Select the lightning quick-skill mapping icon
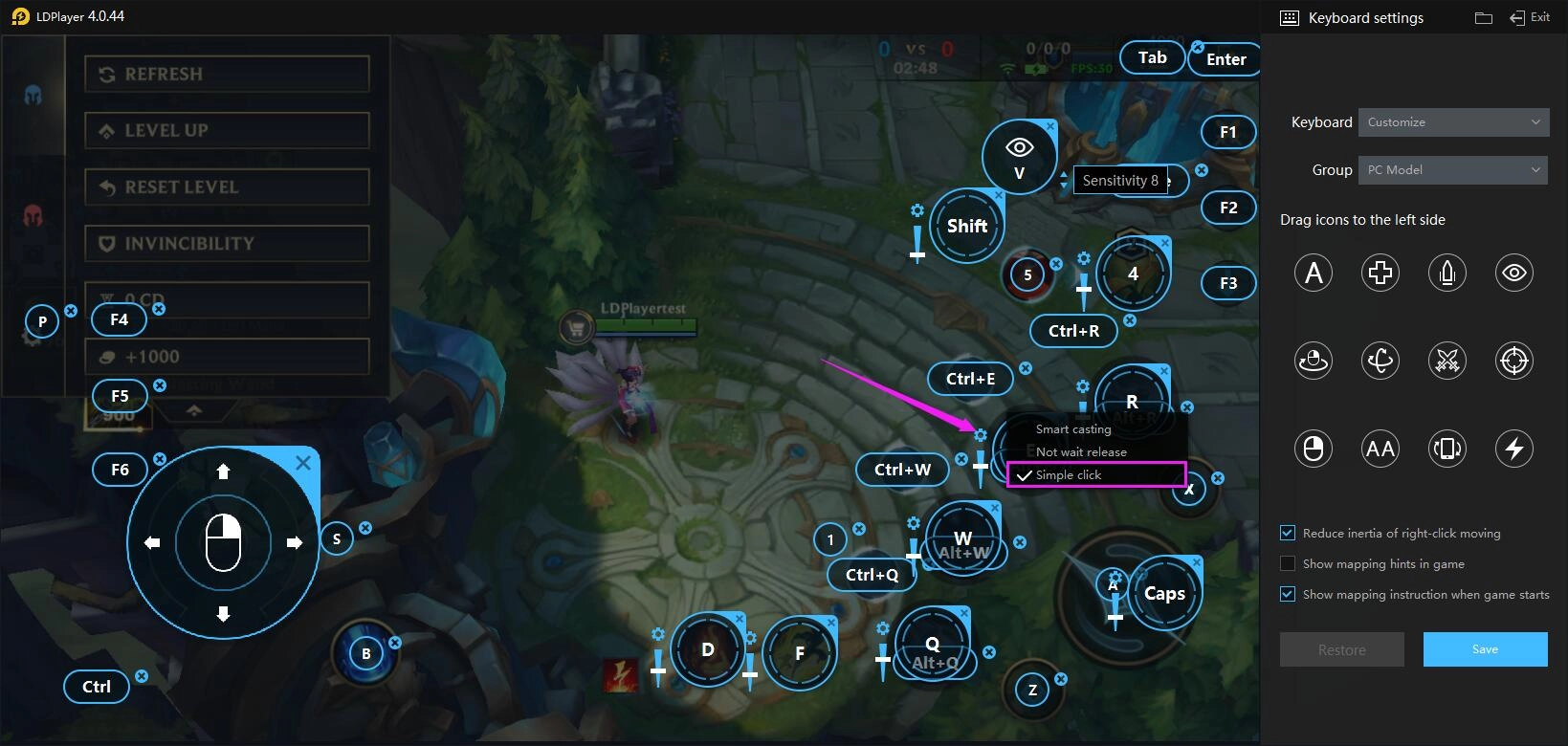 (x=1513, y=448)
